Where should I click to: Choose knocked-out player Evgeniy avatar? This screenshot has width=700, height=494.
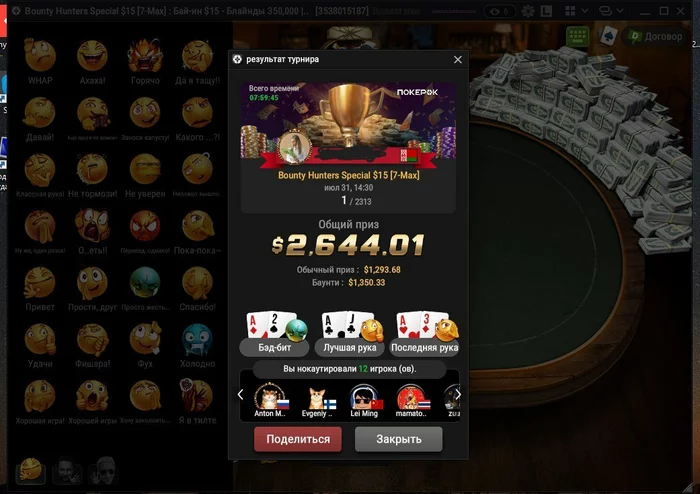pos(318,398)
